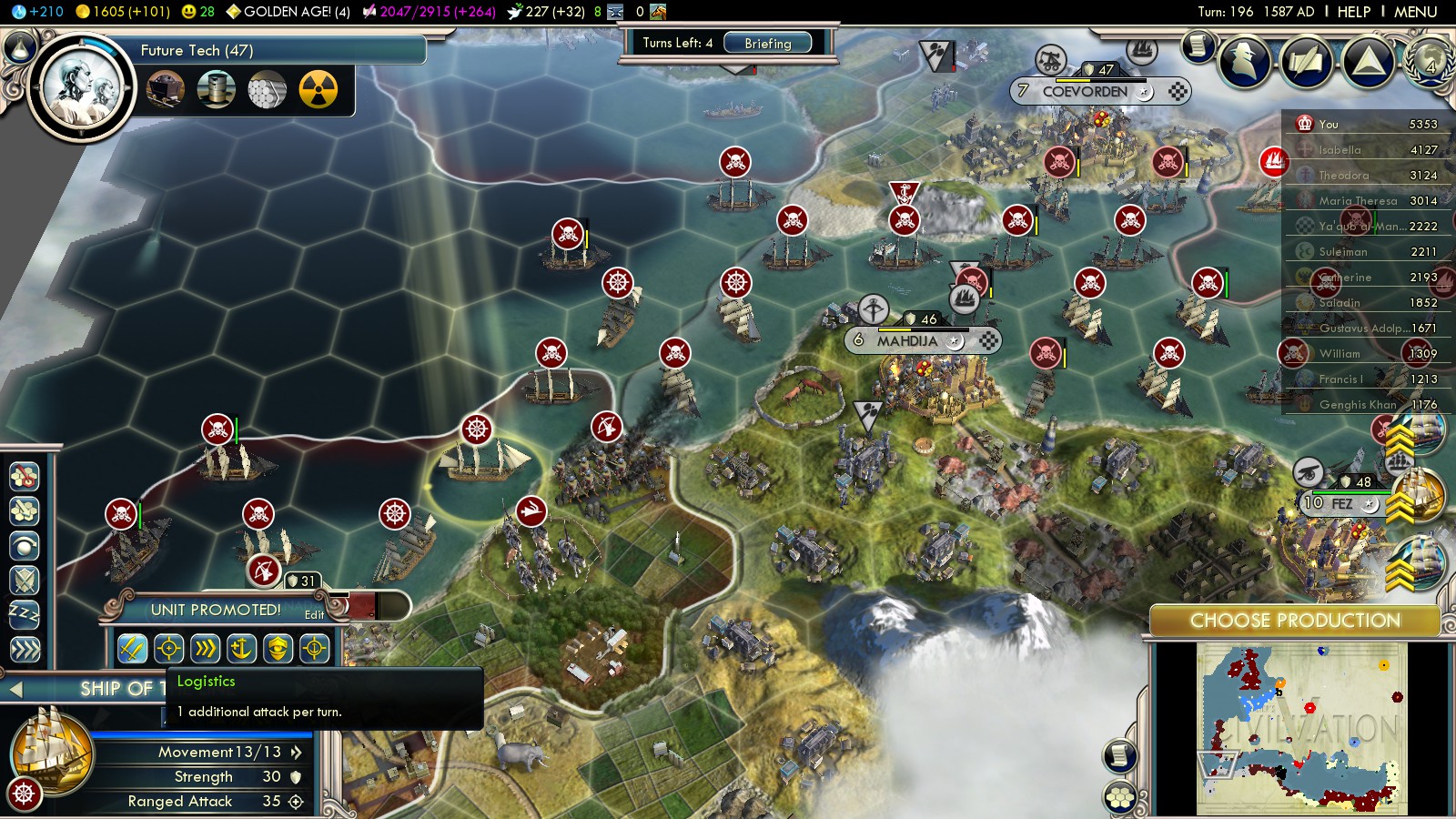Toggle the hex-grid map options button
Image resolution: width=1456 pixels, height=819 pixels.
(1120, 797)
